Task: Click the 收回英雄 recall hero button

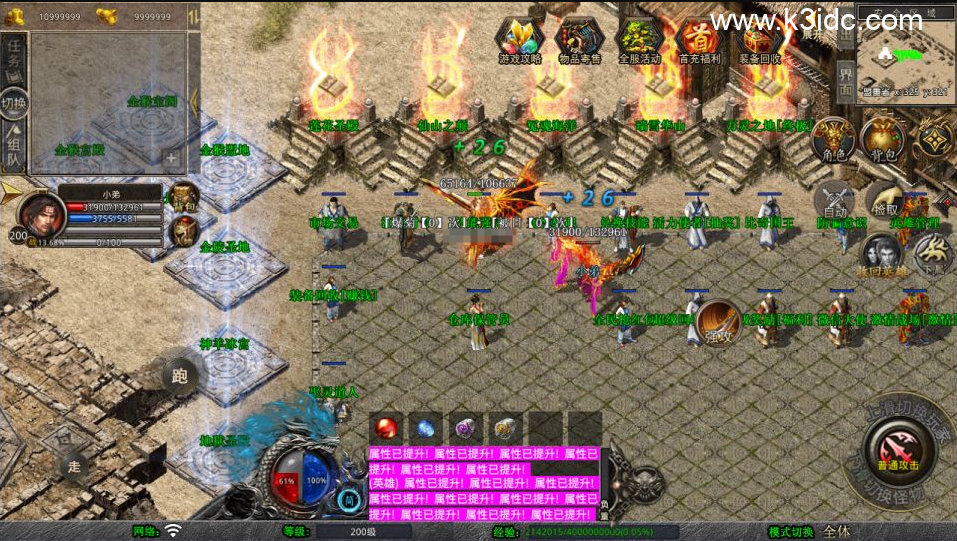Action: point(879,255)
